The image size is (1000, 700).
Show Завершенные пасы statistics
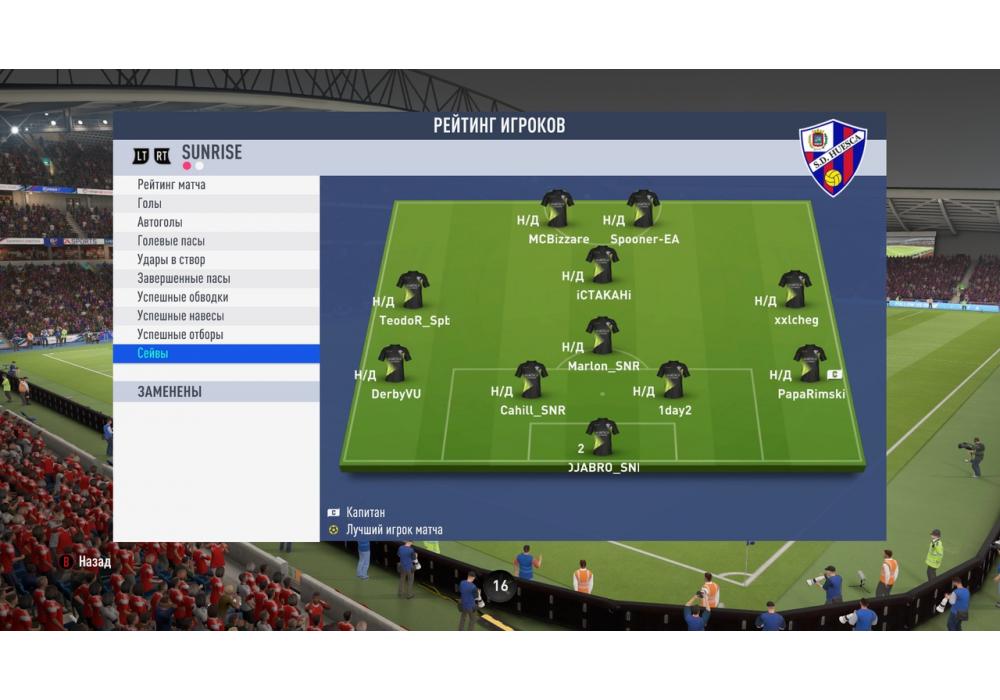pyautogui.click(x=217, y=279)
